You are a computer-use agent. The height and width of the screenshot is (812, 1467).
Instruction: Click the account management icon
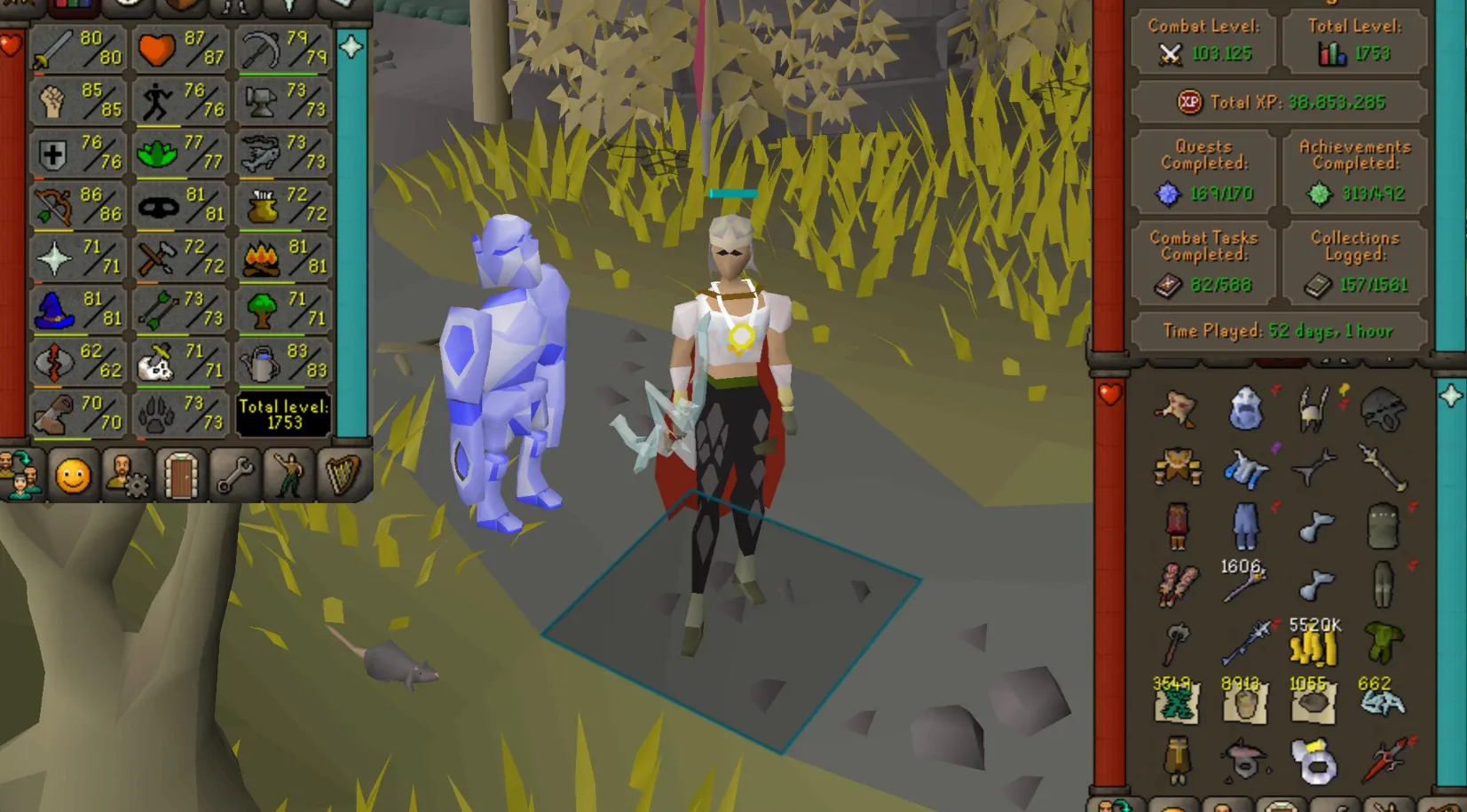tap(130, 475)
